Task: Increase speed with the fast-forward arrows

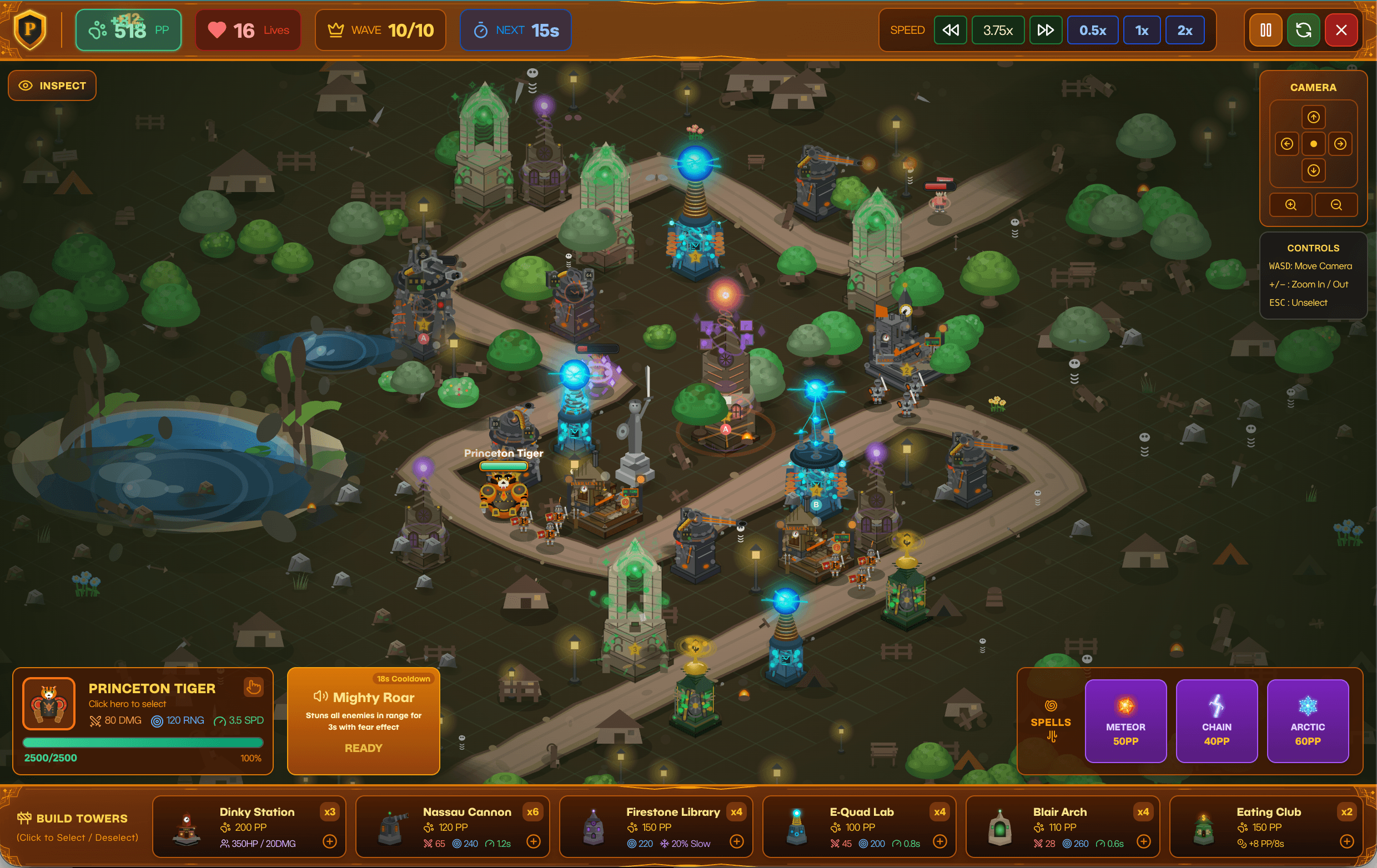Action: pos(1046,31)
